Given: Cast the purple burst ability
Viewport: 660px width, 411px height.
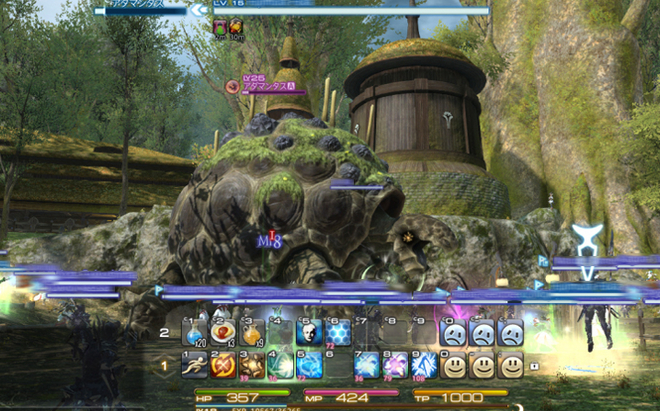Looking at the screenshot, I should point(395,365).
